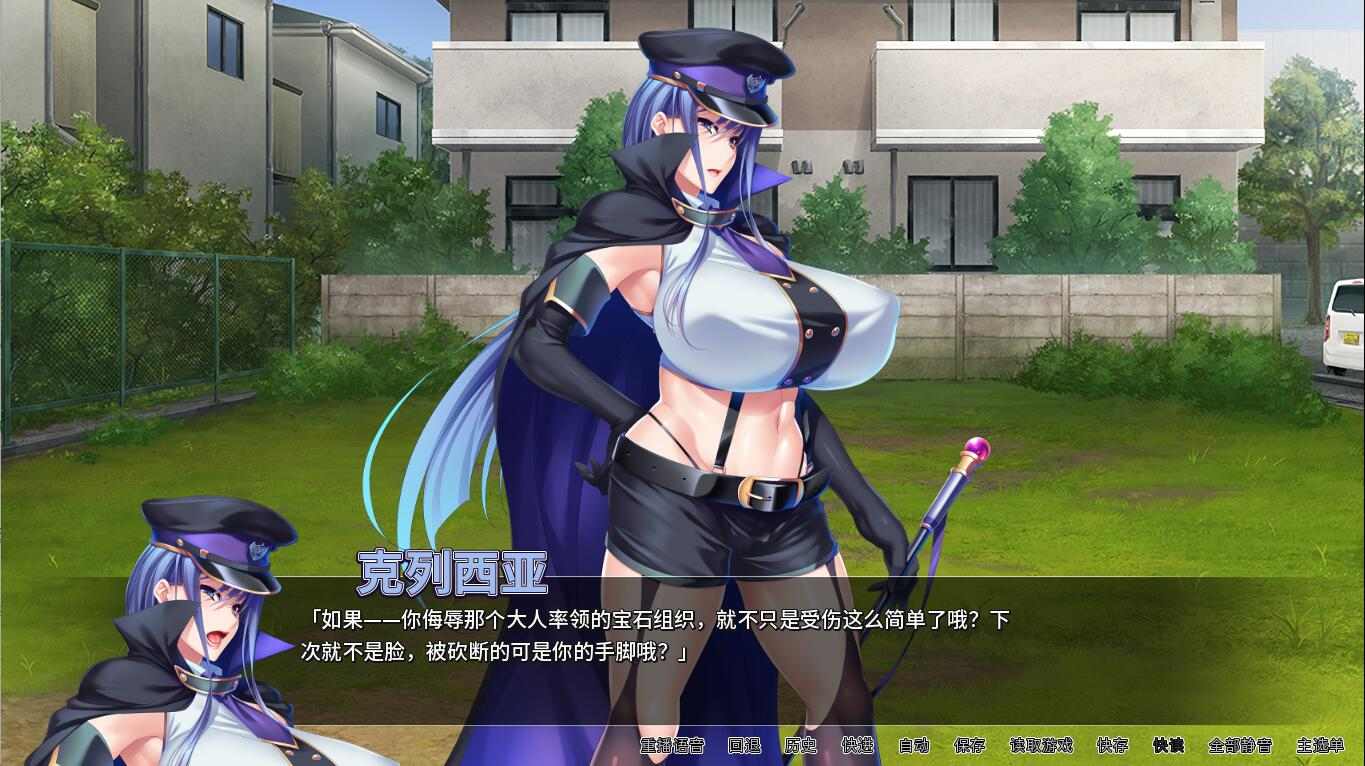
Task: Click the white van in the background
Action: click(1344, 330)
